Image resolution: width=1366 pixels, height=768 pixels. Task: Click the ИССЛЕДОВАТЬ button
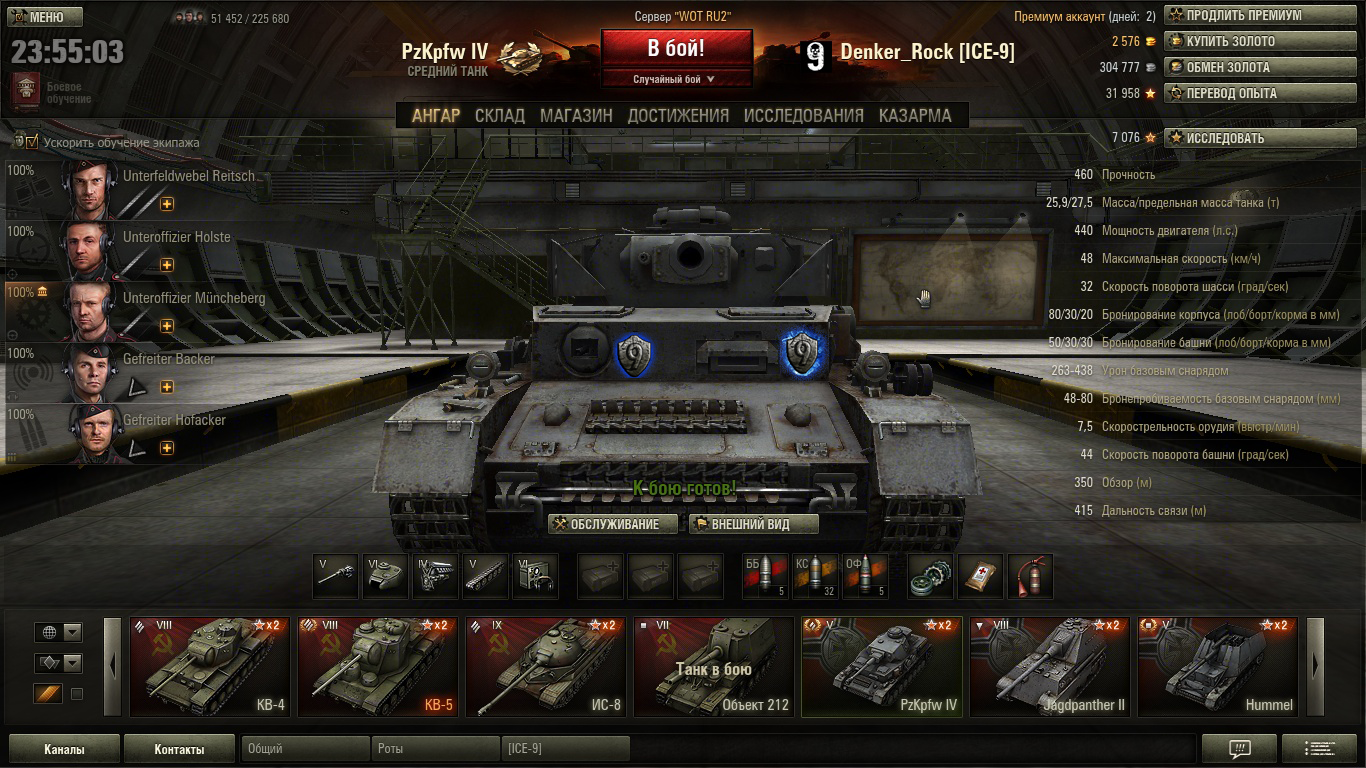pyautogui.click(x=1244, y=138)
